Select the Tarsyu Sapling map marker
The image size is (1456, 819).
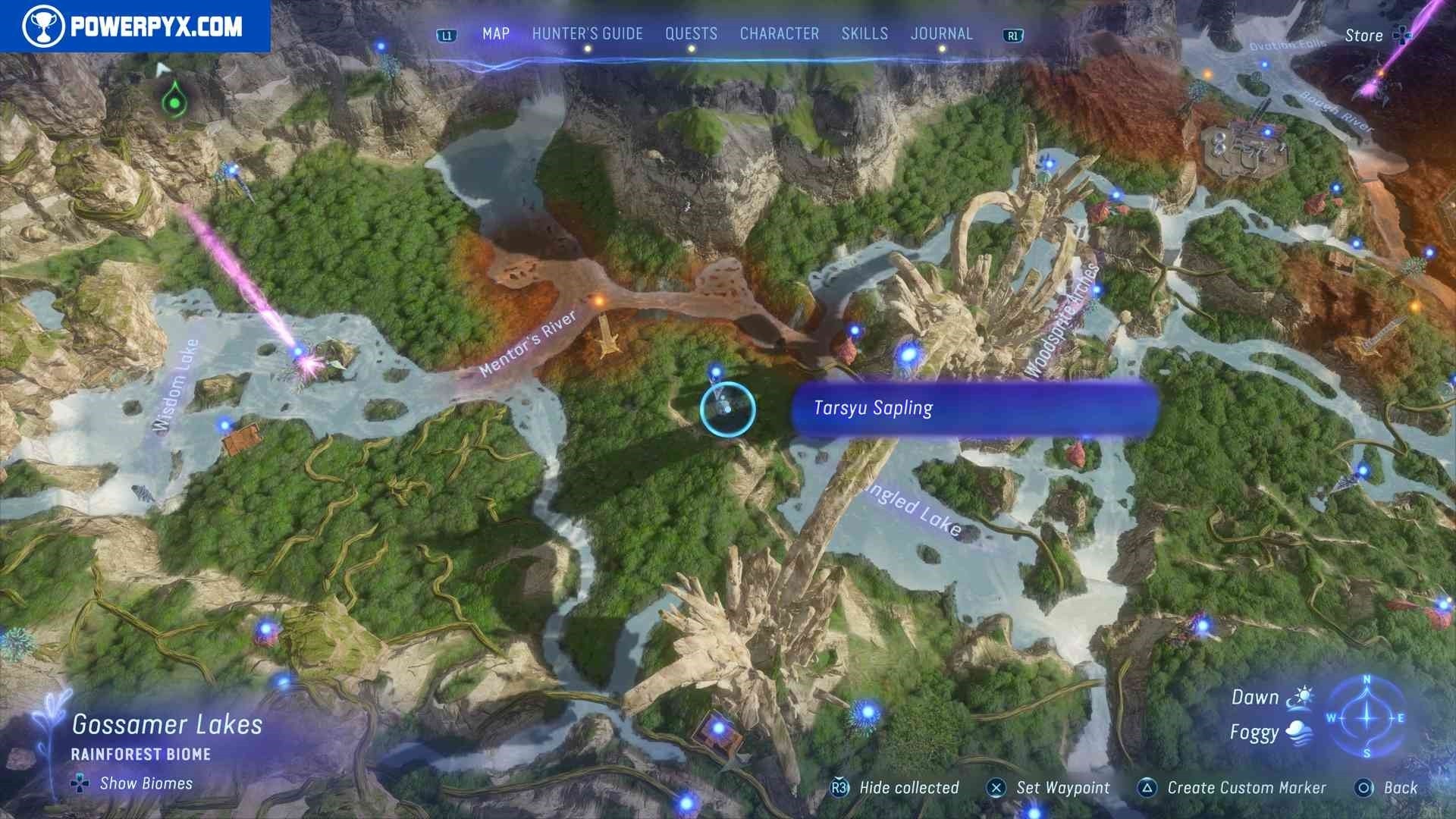click(727, 409)
